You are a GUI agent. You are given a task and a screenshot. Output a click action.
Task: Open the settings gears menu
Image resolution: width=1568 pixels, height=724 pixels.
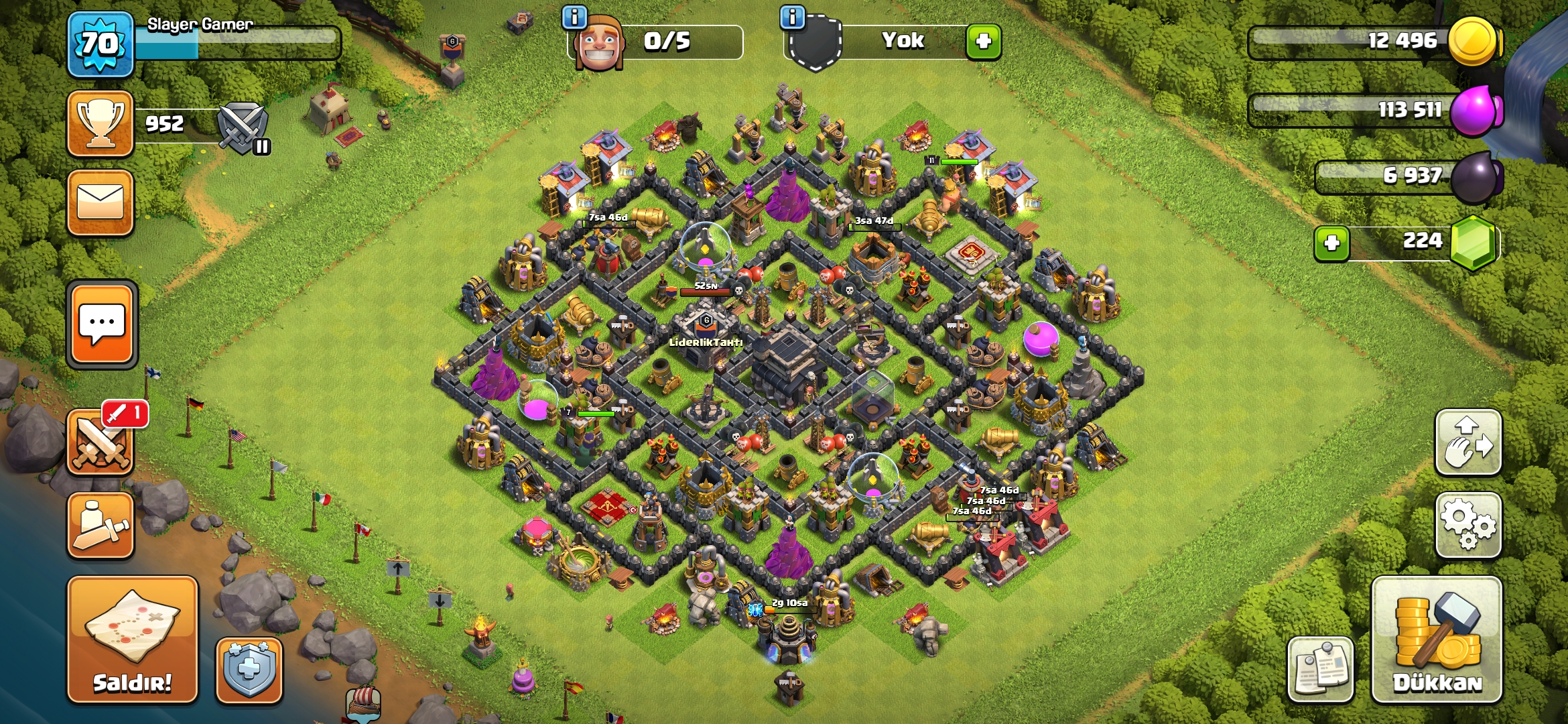(x=1467, y=525)
